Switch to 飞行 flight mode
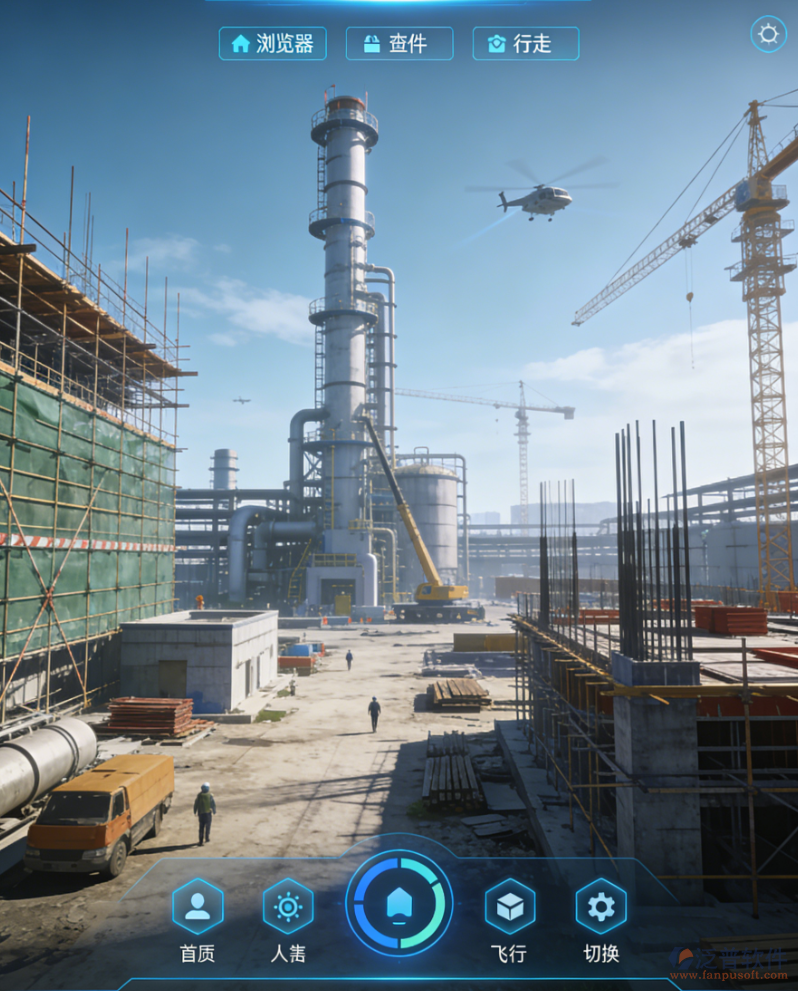Viewport: 798px width, 991px height. click(x=510, y=906)
